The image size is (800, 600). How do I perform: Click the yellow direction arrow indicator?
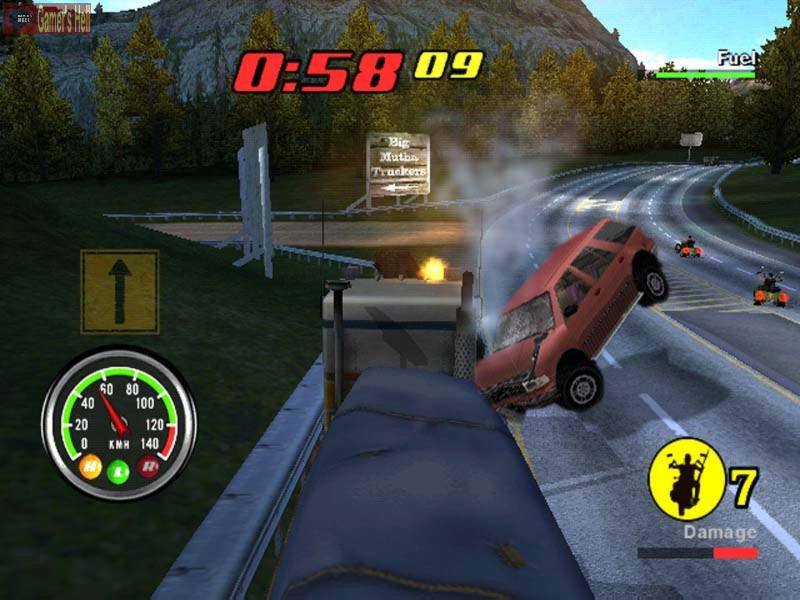point(119,291)
